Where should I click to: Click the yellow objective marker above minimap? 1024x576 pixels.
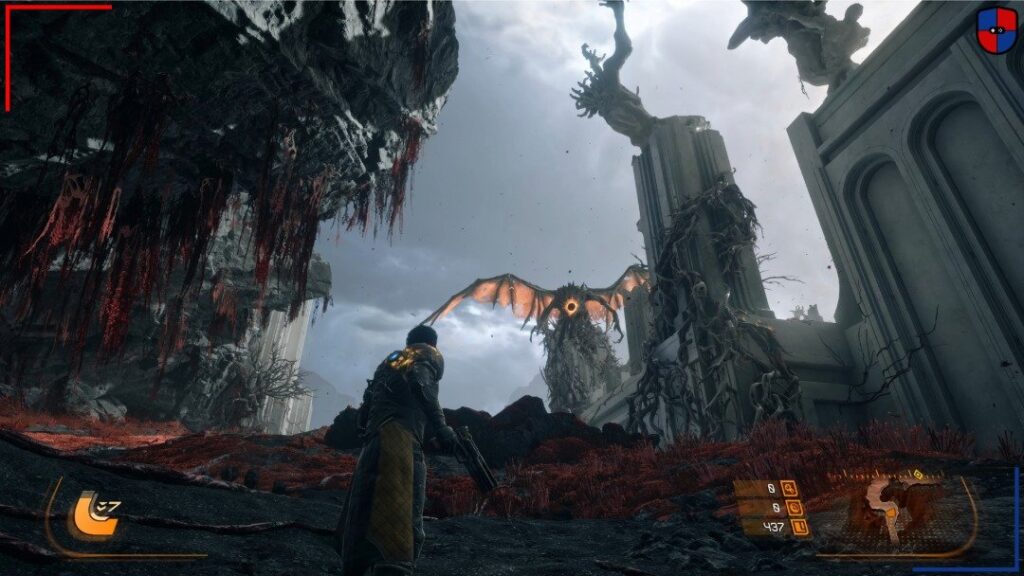(x=918, y=473)
